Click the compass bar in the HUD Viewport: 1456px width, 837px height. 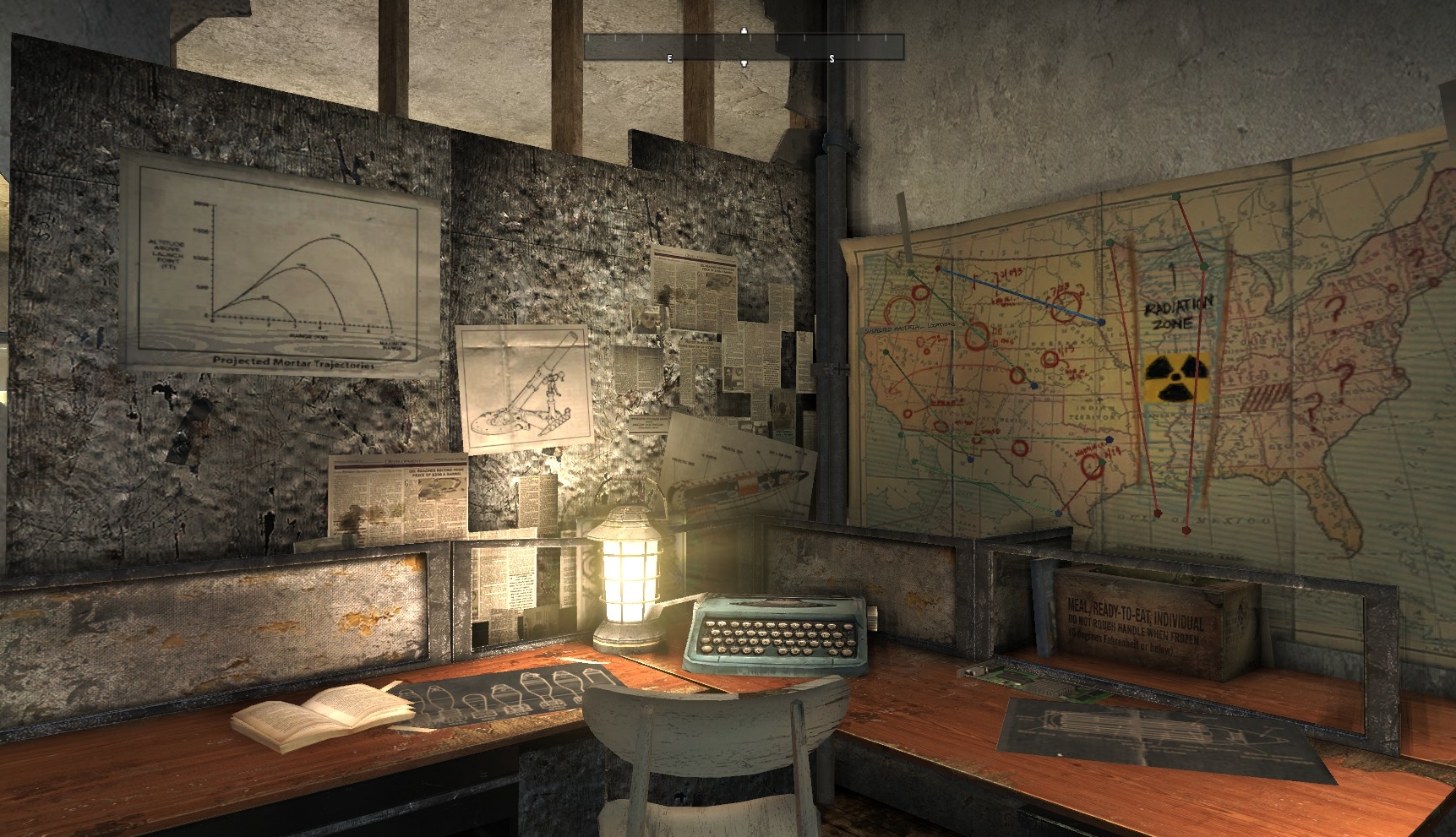(x=744, y=47)
